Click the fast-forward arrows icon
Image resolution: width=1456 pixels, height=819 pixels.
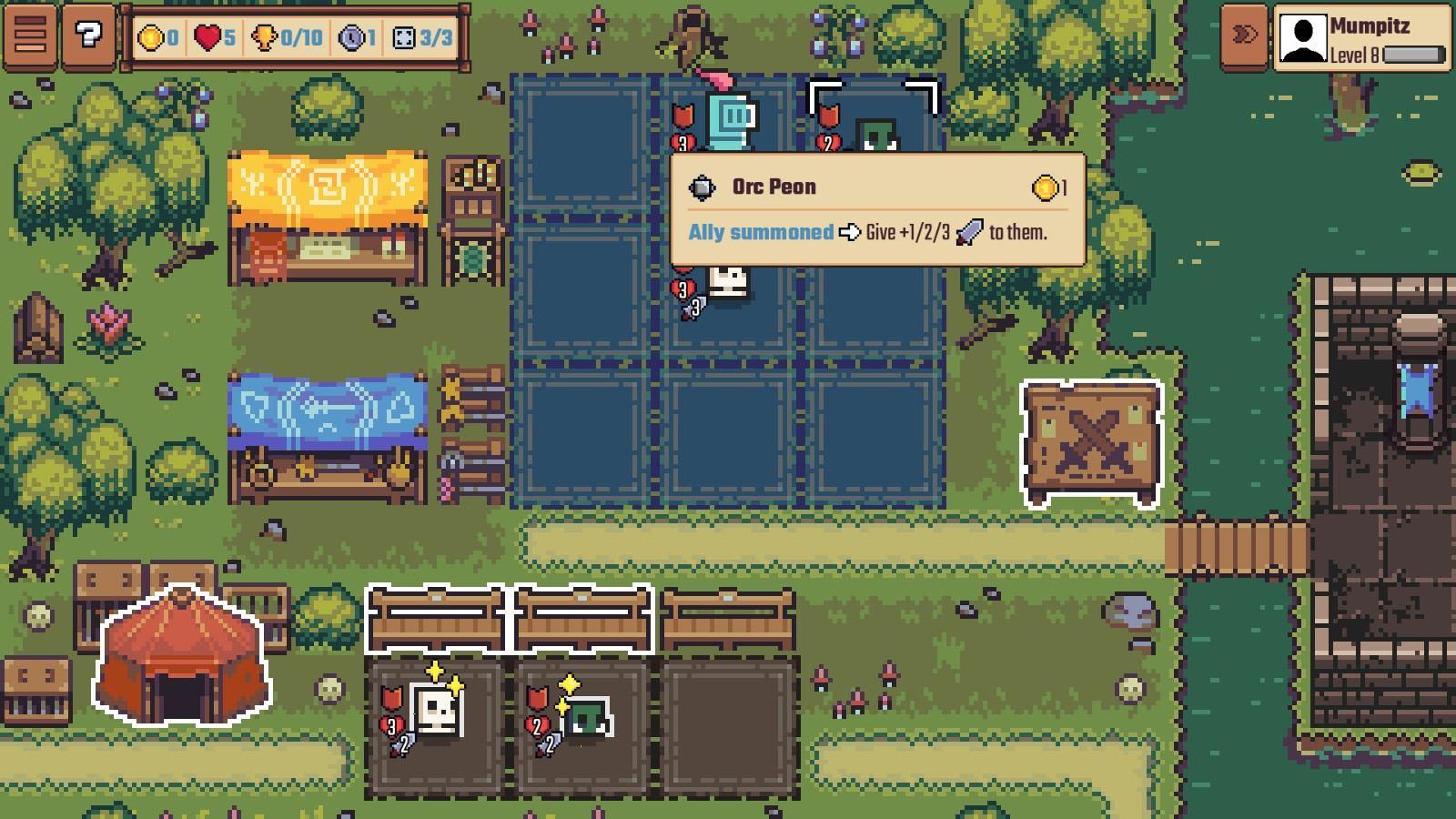click(1243, 32)
